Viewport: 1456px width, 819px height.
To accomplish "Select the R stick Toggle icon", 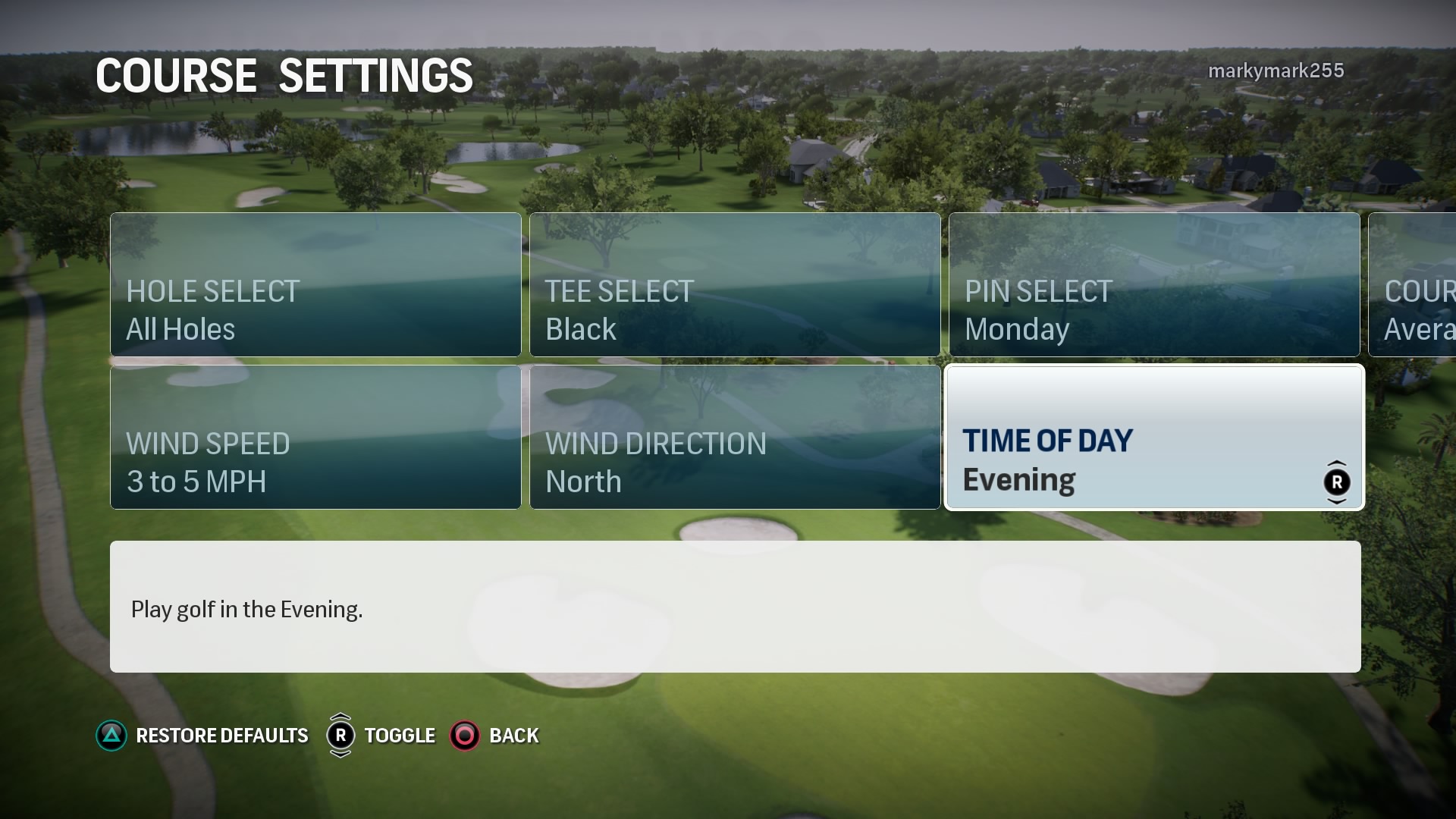I will coord(341,735).
